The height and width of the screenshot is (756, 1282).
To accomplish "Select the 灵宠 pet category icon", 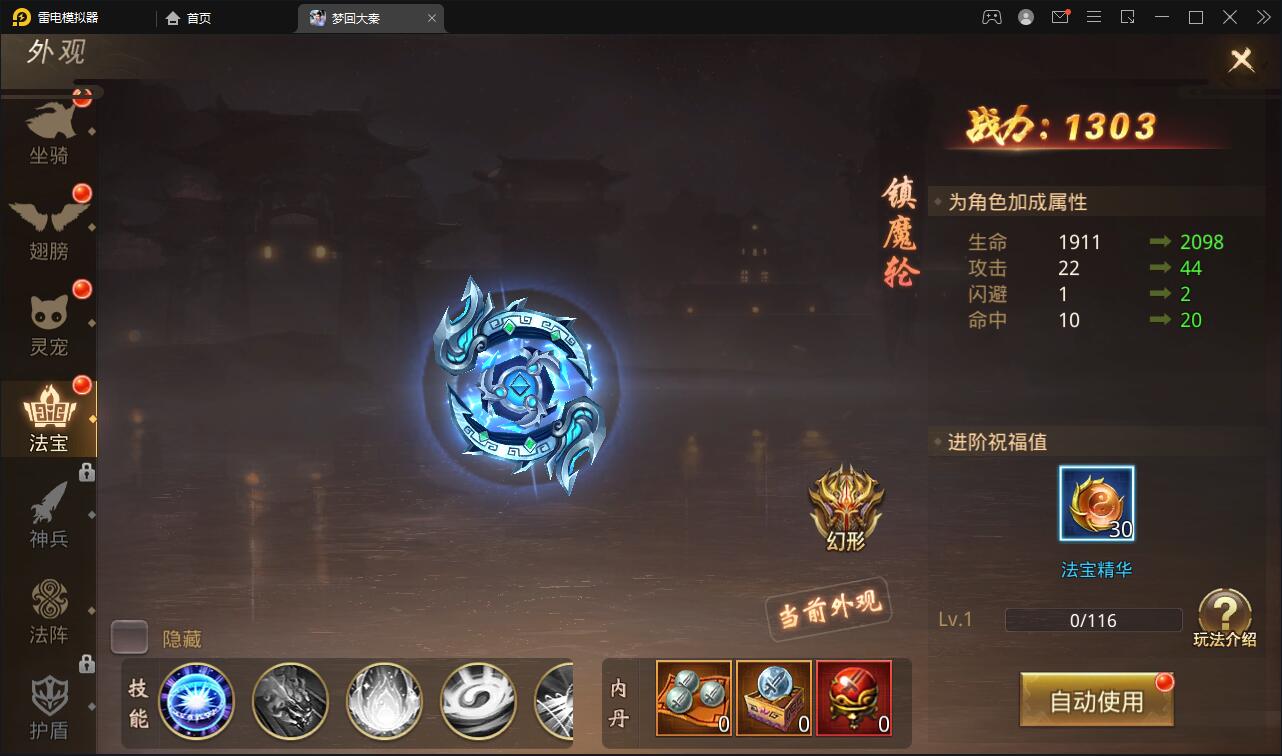I will (50, 318).
